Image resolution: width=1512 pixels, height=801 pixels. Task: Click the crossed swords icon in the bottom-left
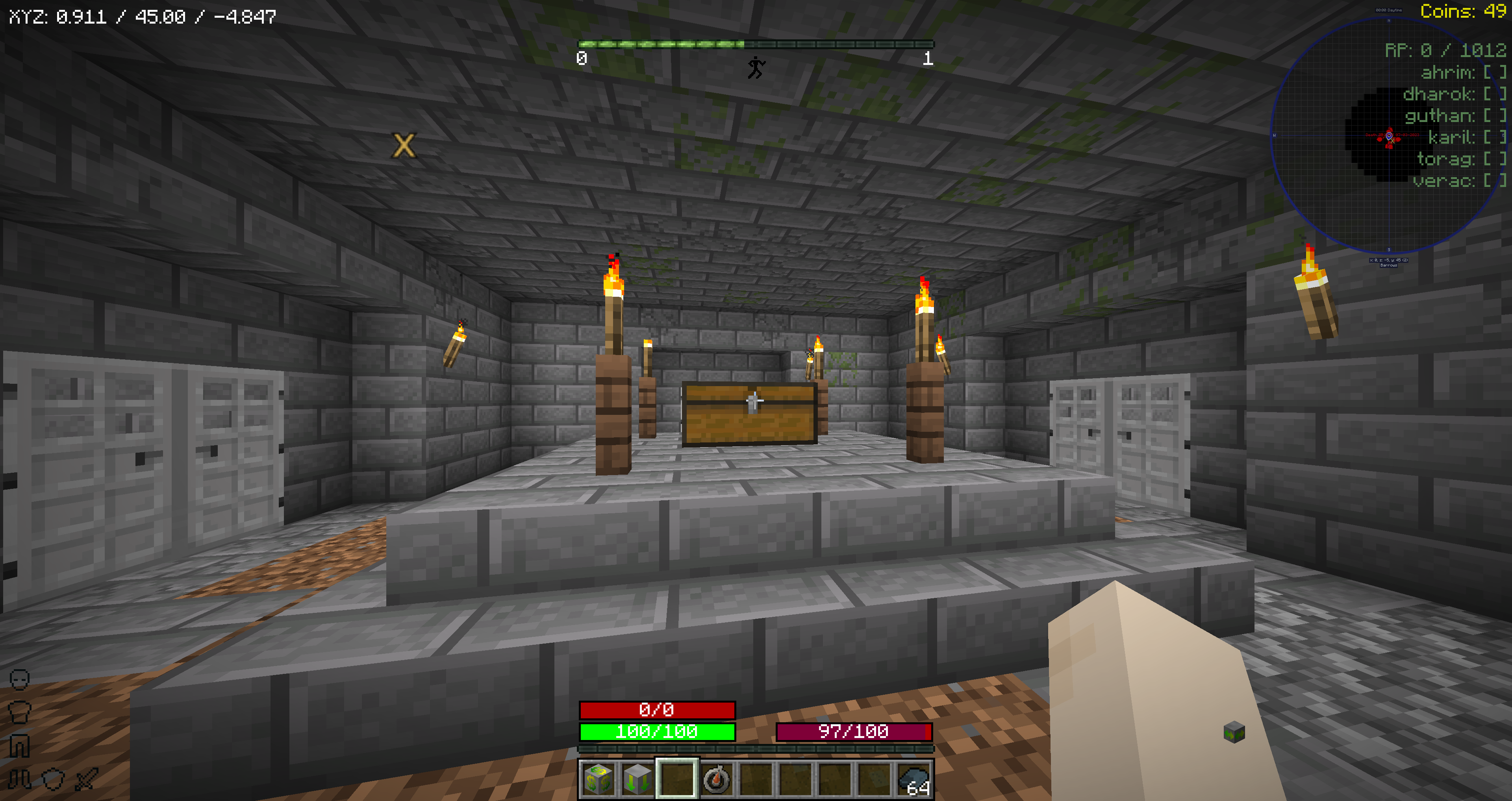click(87, 779)
